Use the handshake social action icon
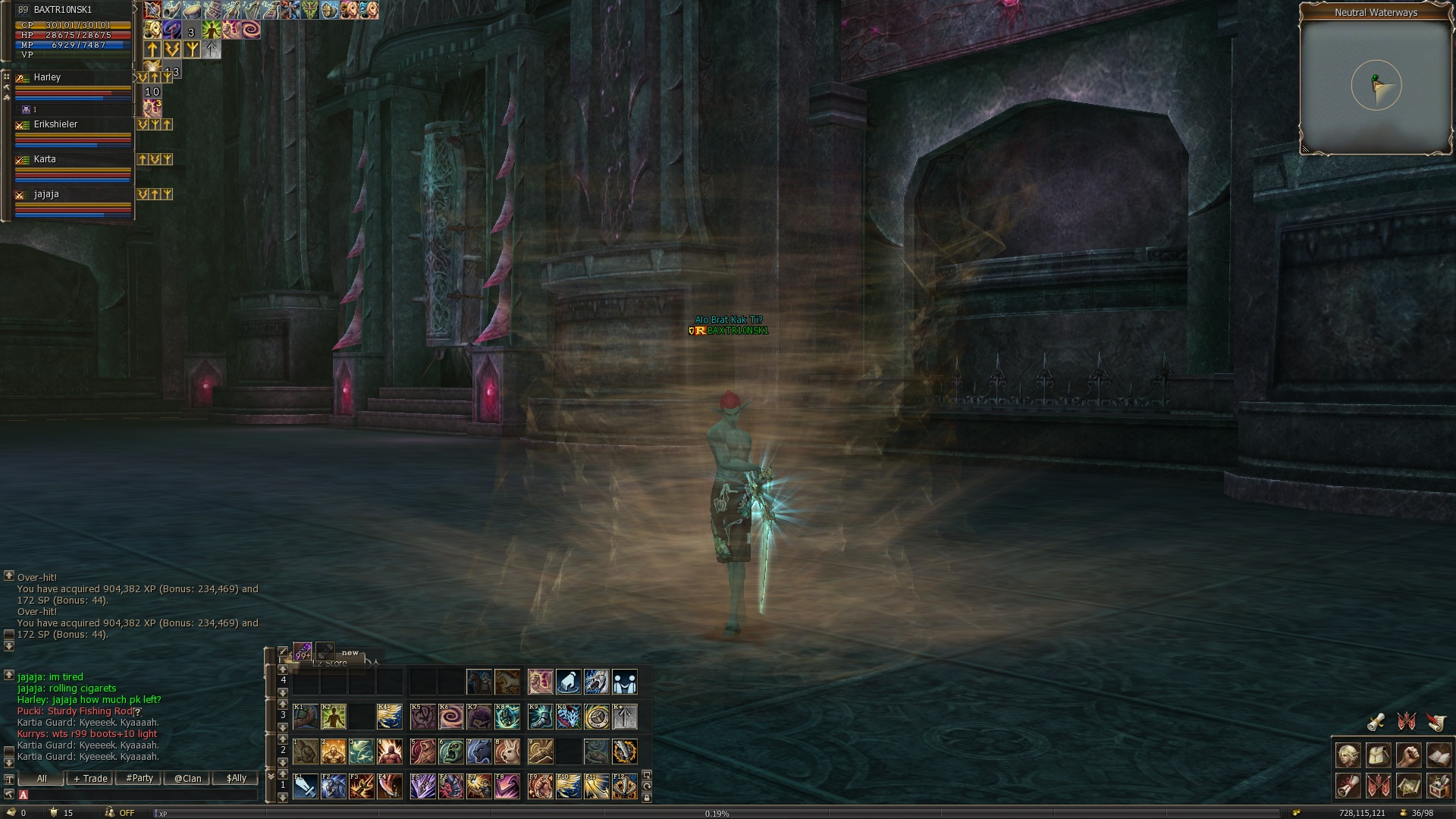1456x819 pixels. click(624, 682)
